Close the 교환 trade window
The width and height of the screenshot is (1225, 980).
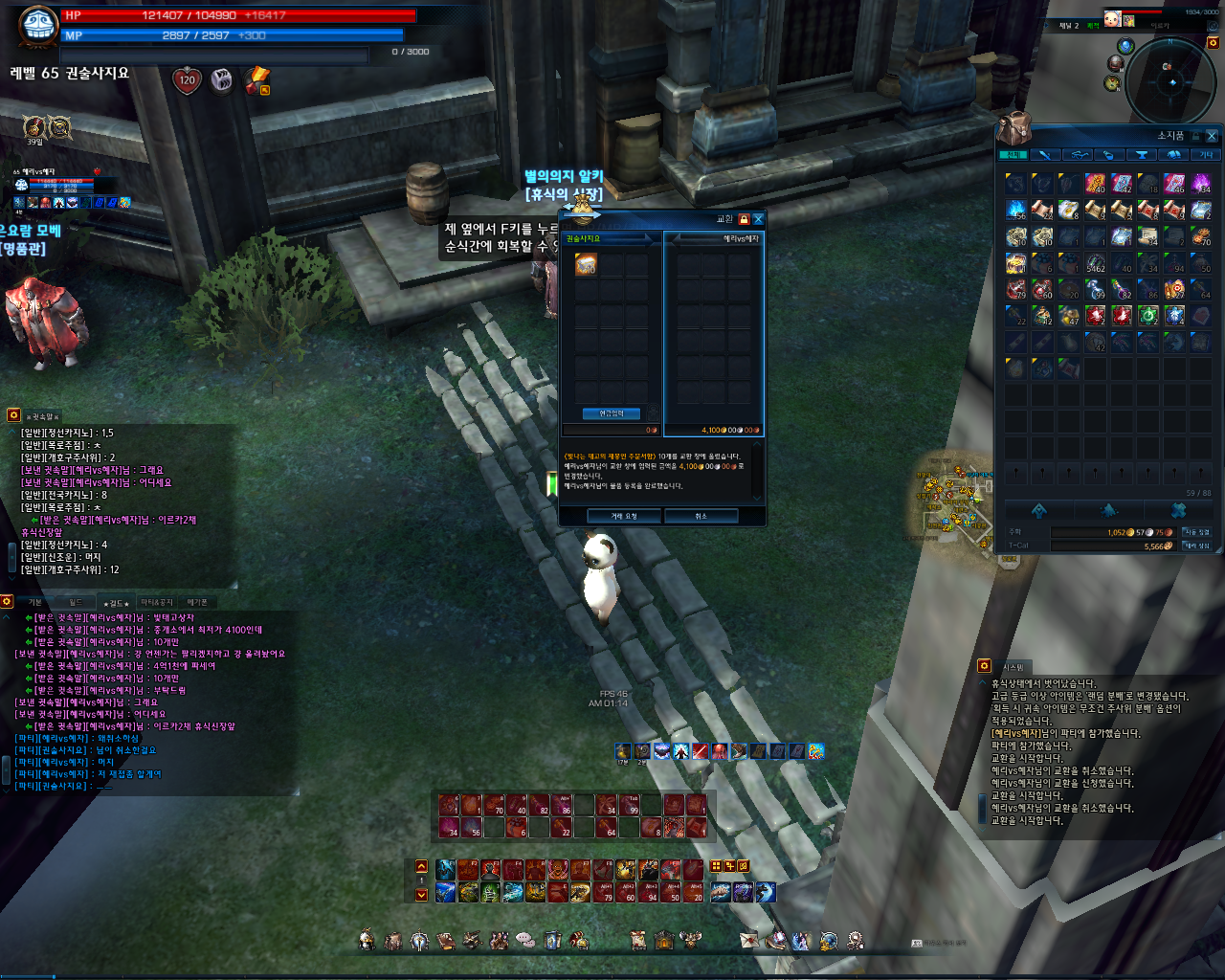(x=758, y=219)
